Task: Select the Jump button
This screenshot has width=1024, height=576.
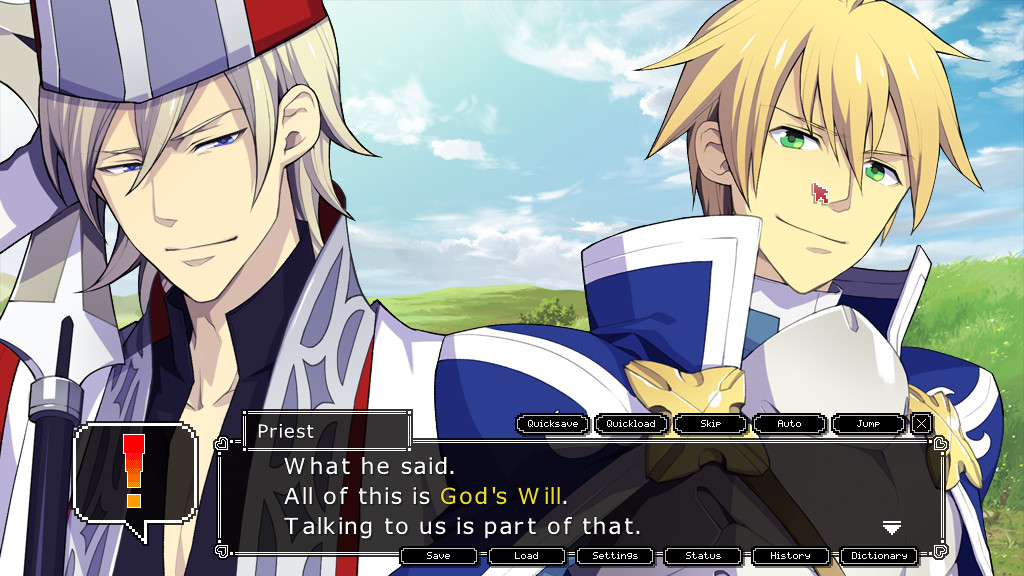Action: [868, 424]
